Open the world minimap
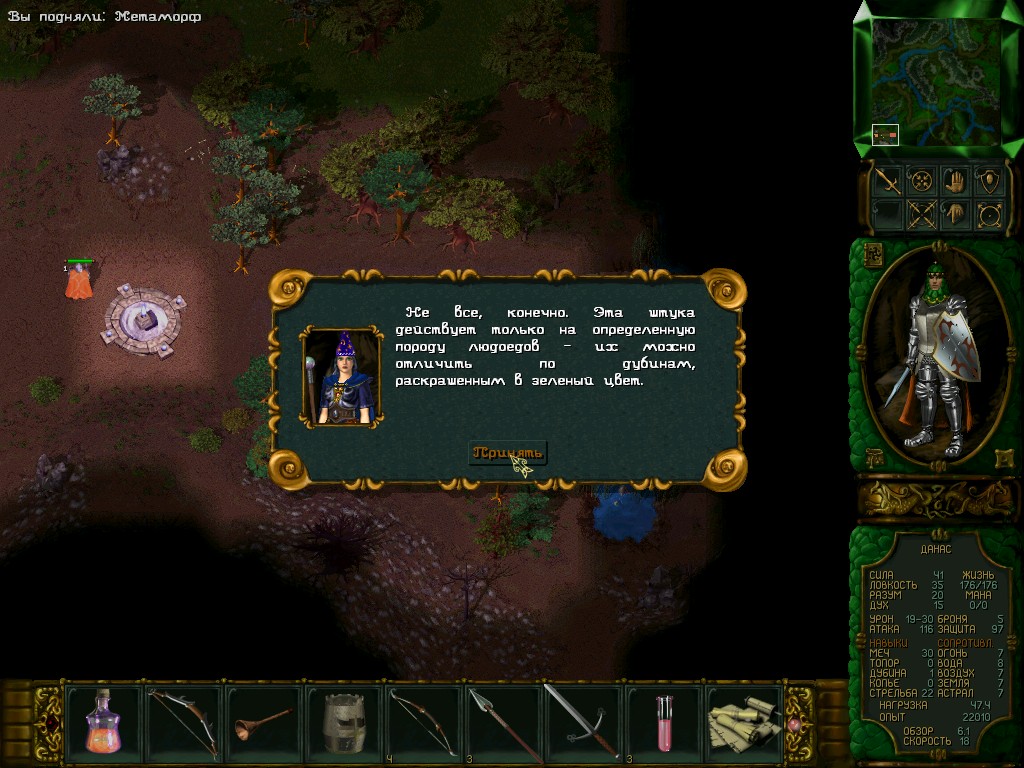 pyautogui.click(x=937, y=80)
